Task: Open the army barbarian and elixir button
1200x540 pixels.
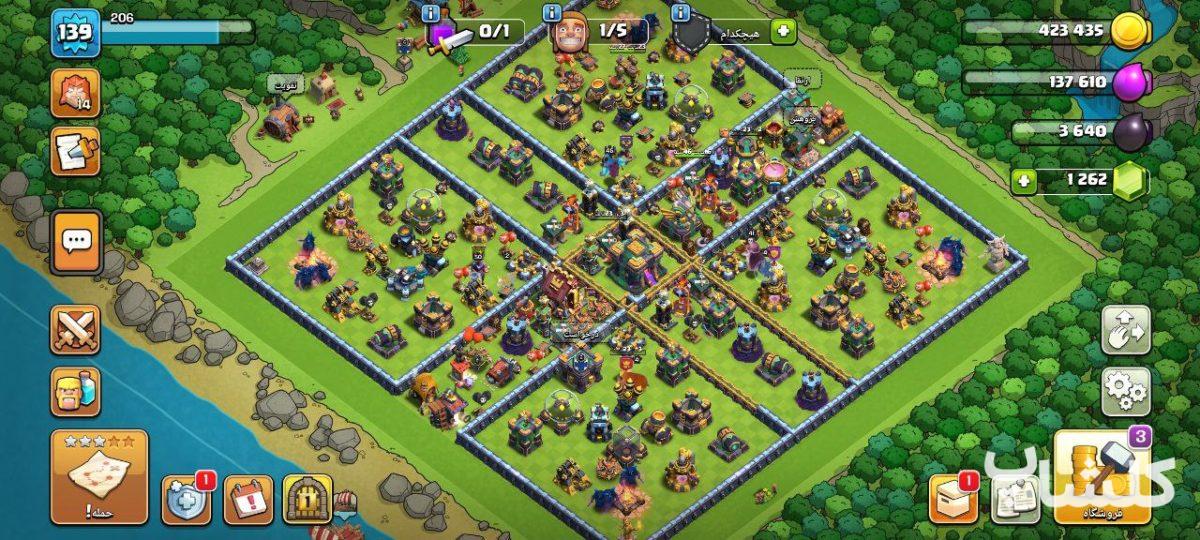Action: pyautogui.click(x=76, y=390)
